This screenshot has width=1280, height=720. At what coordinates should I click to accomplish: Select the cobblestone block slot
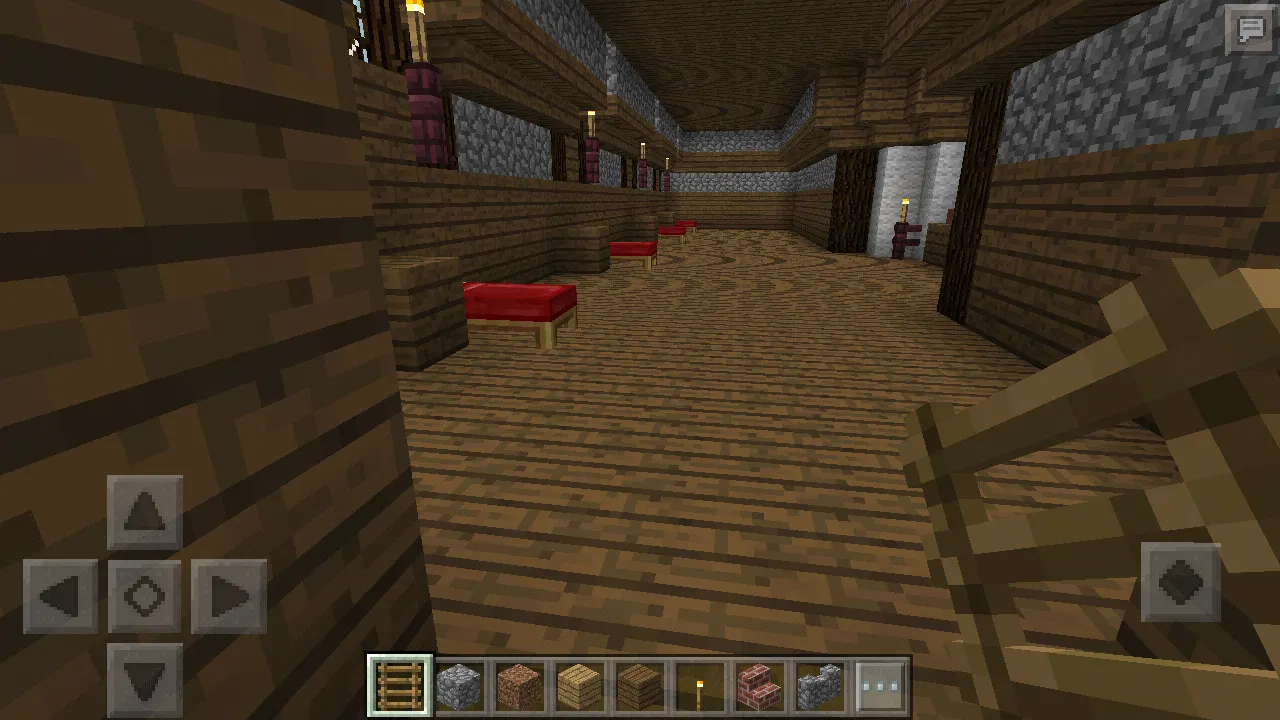[459, 686]
